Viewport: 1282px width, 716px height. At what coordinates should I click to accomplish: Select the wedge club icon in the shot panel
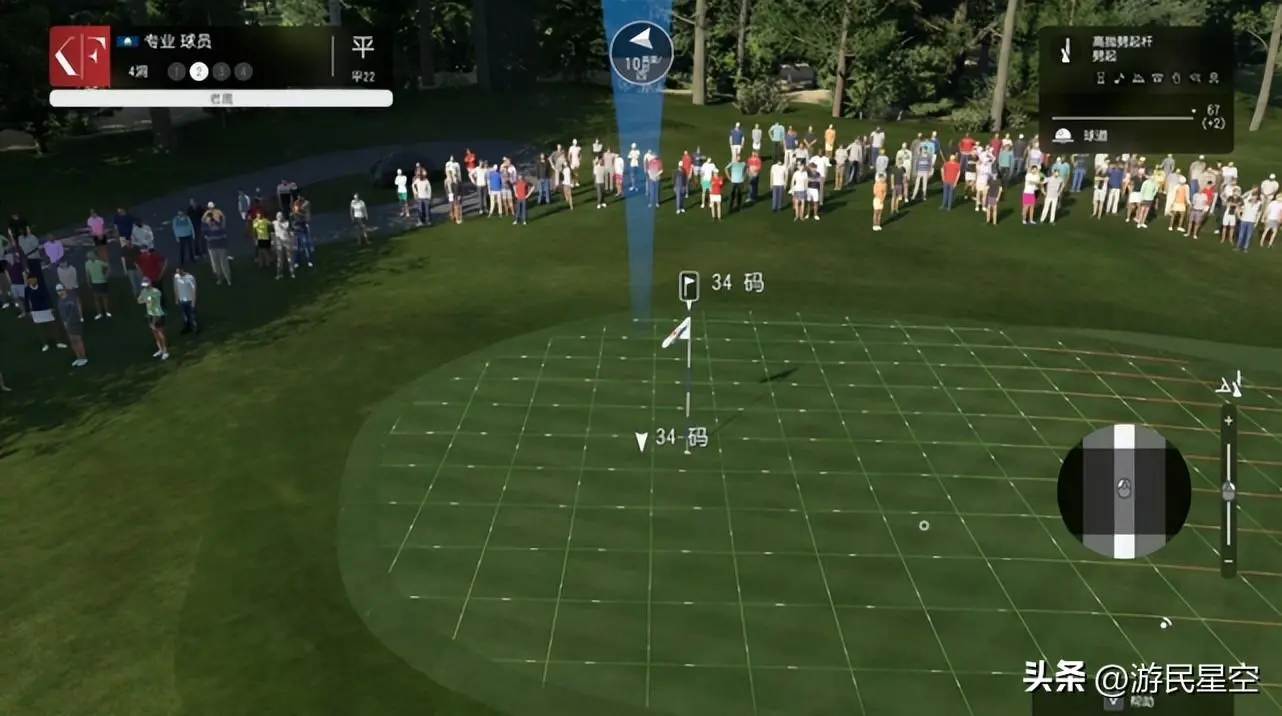(1065, 50)
